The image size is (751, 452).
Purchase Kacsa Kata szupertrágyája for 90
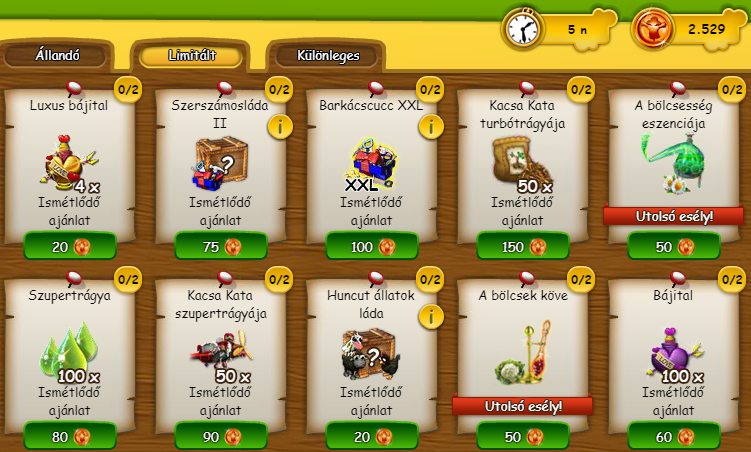click(220, 436)
